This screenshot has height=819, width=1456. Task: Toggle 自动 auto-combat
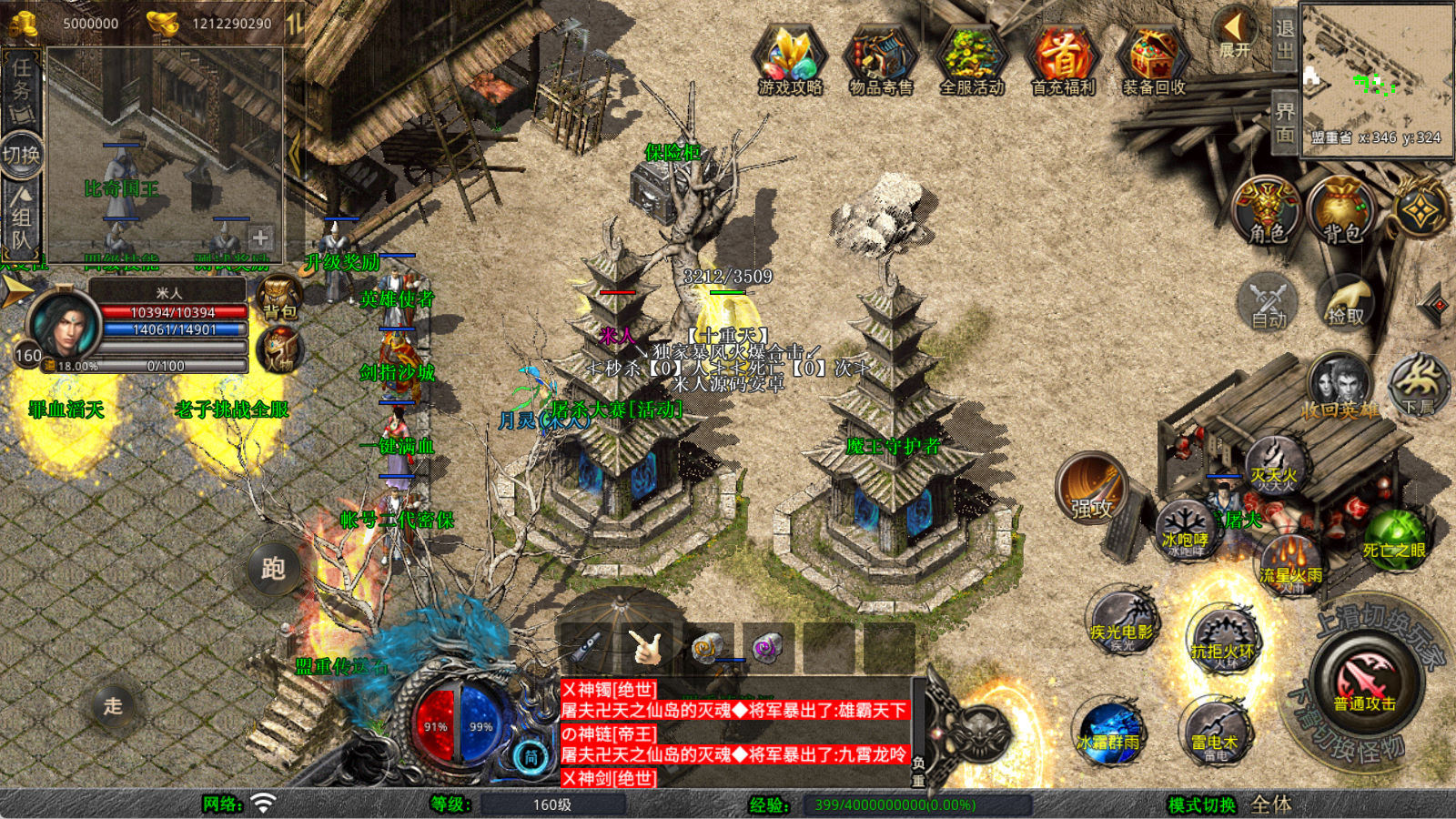tap(1269, 302)
